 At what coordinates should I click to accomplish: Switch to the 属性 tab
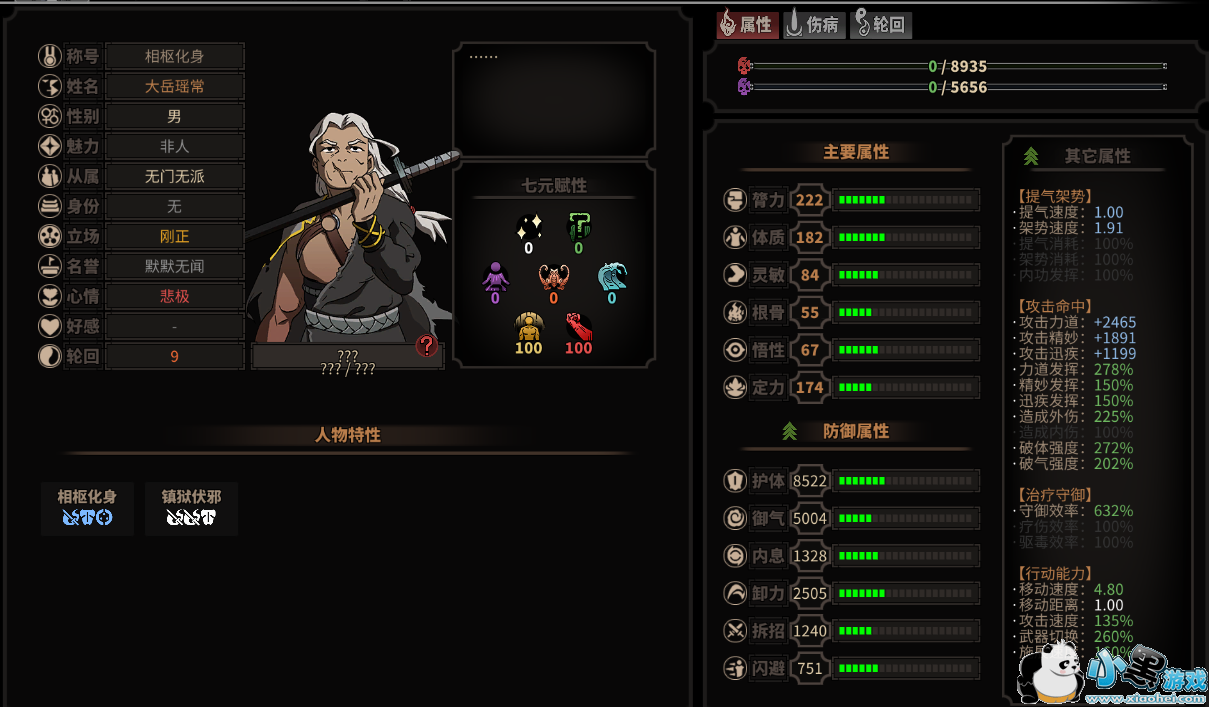(x=746, y=25)
